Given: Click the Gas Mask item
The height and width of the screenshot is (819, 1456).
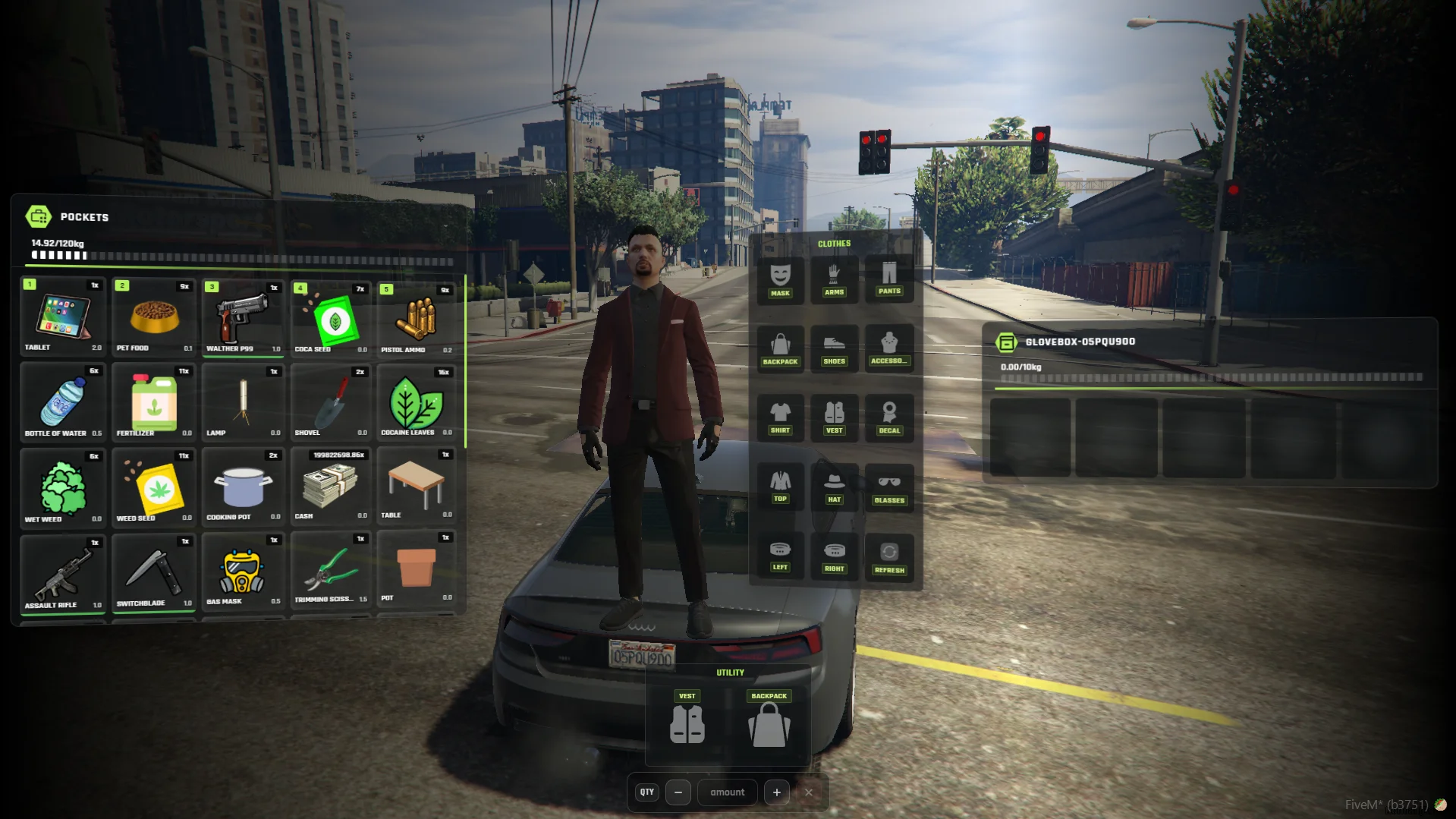Looking at the screenshot, I should [243, 572].
